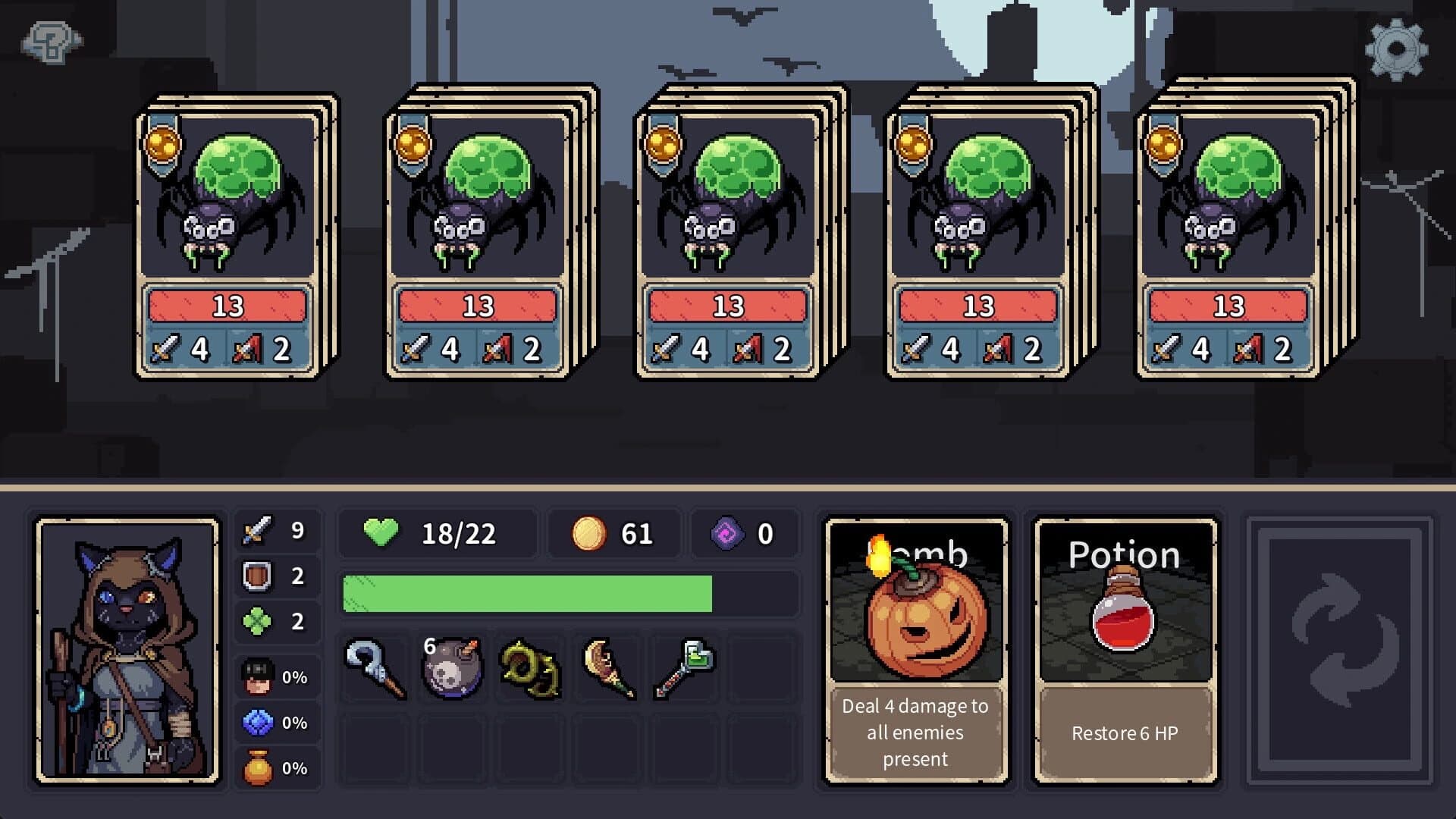This screenshot has width=1456, height=819.
Task: Click the green clover stat icon
Action: click(256, 622)
